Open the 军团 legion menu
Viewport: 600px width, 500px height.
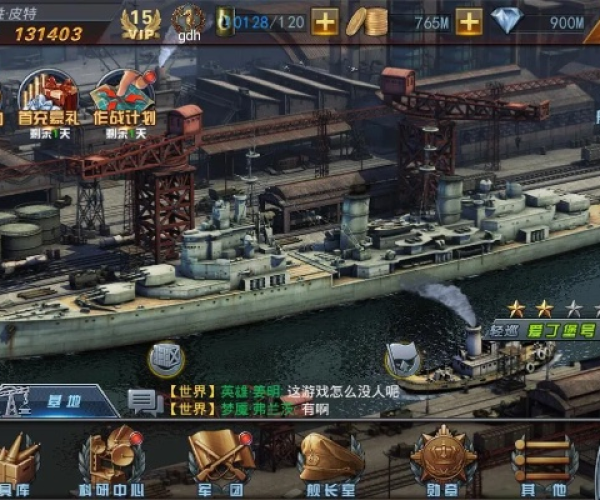[x=221, y=462]
